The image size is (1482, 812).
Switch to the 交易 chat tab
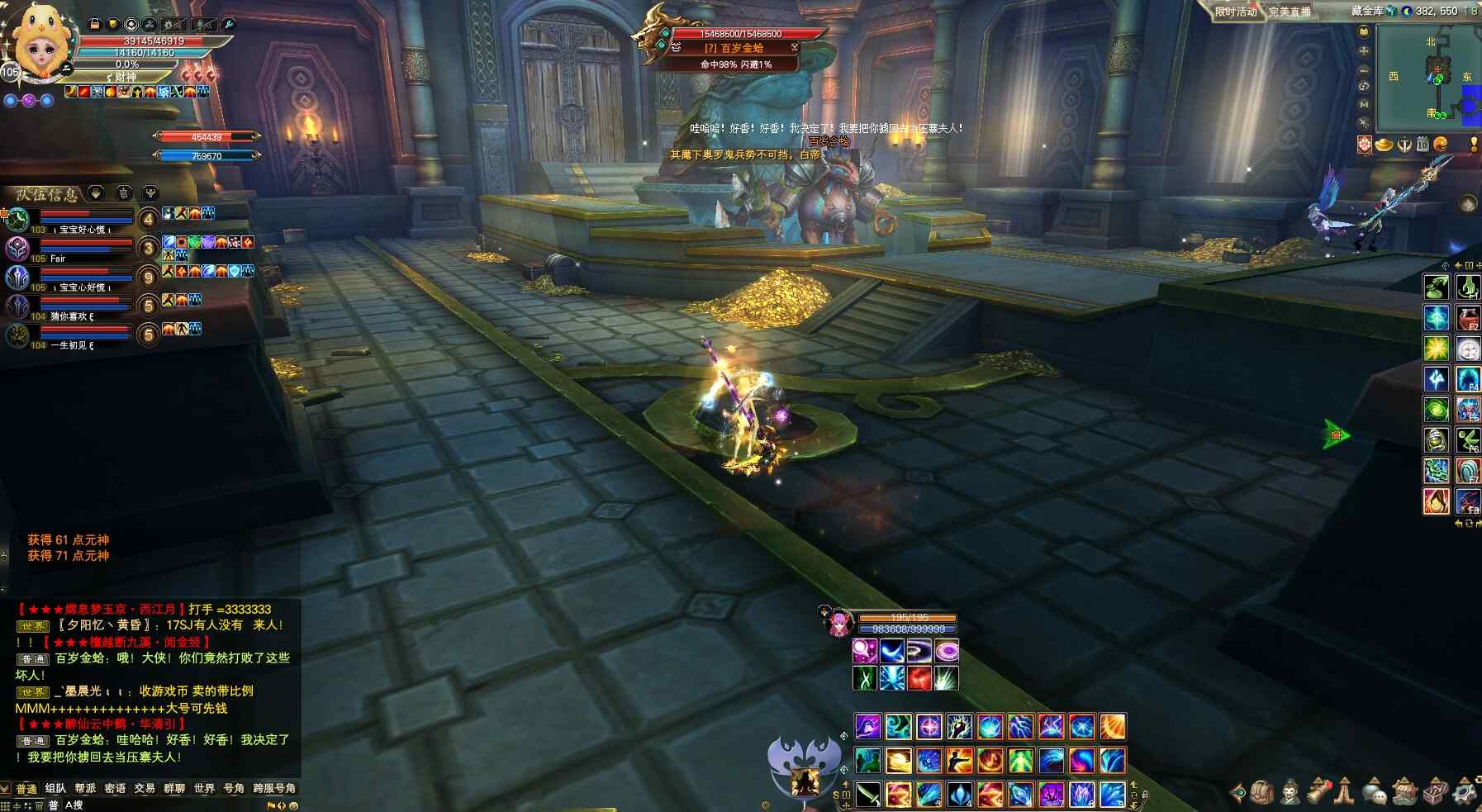click(145, 789)
